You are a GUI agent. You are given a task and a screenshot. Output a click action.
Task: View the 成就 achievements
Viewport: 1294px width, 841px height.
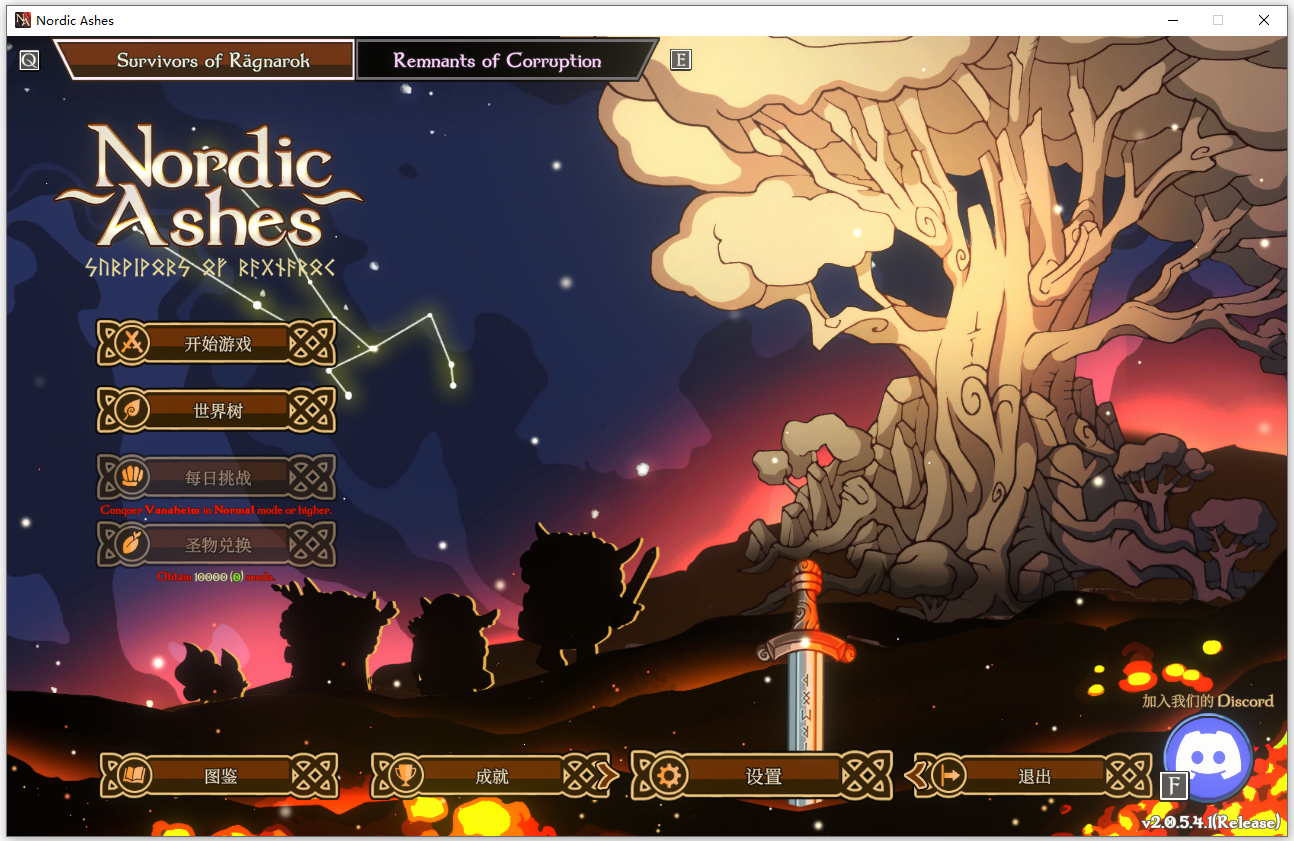point(492,776)
